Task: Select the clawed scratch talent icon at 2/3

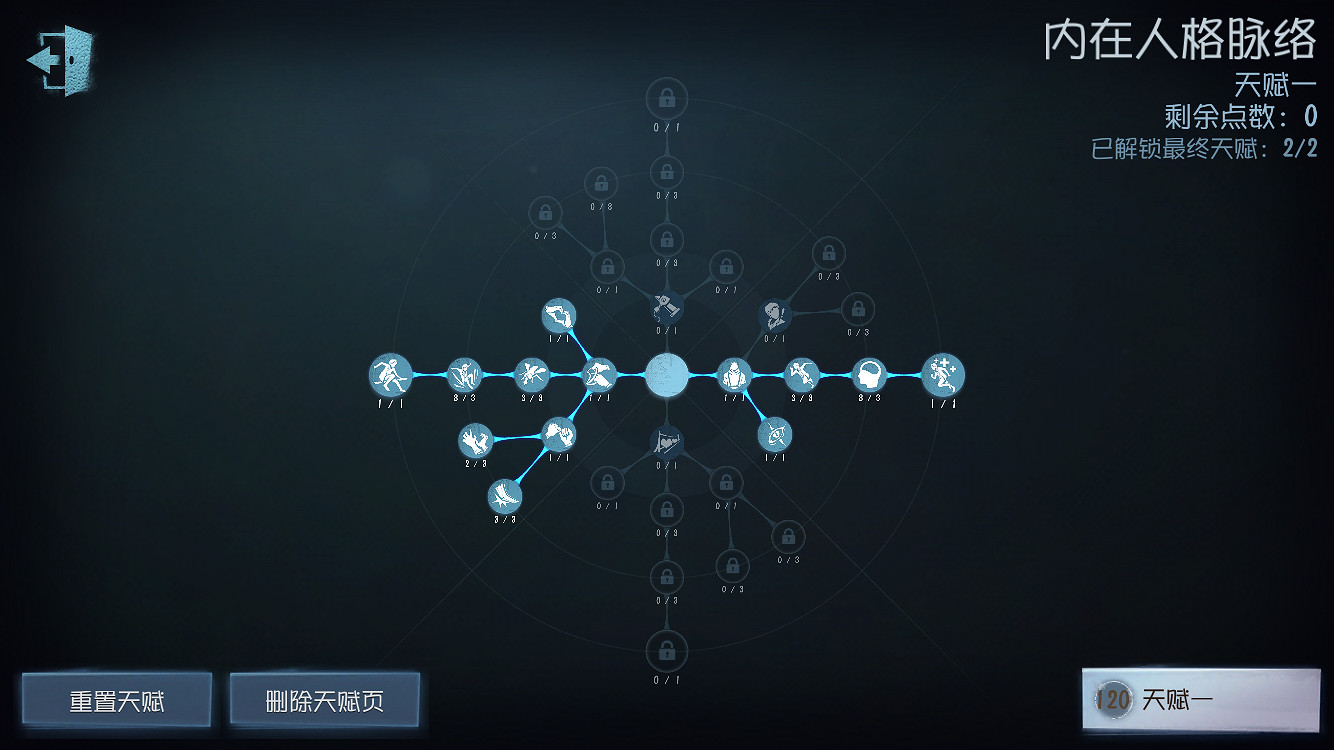Action: [x=475, y=440]
